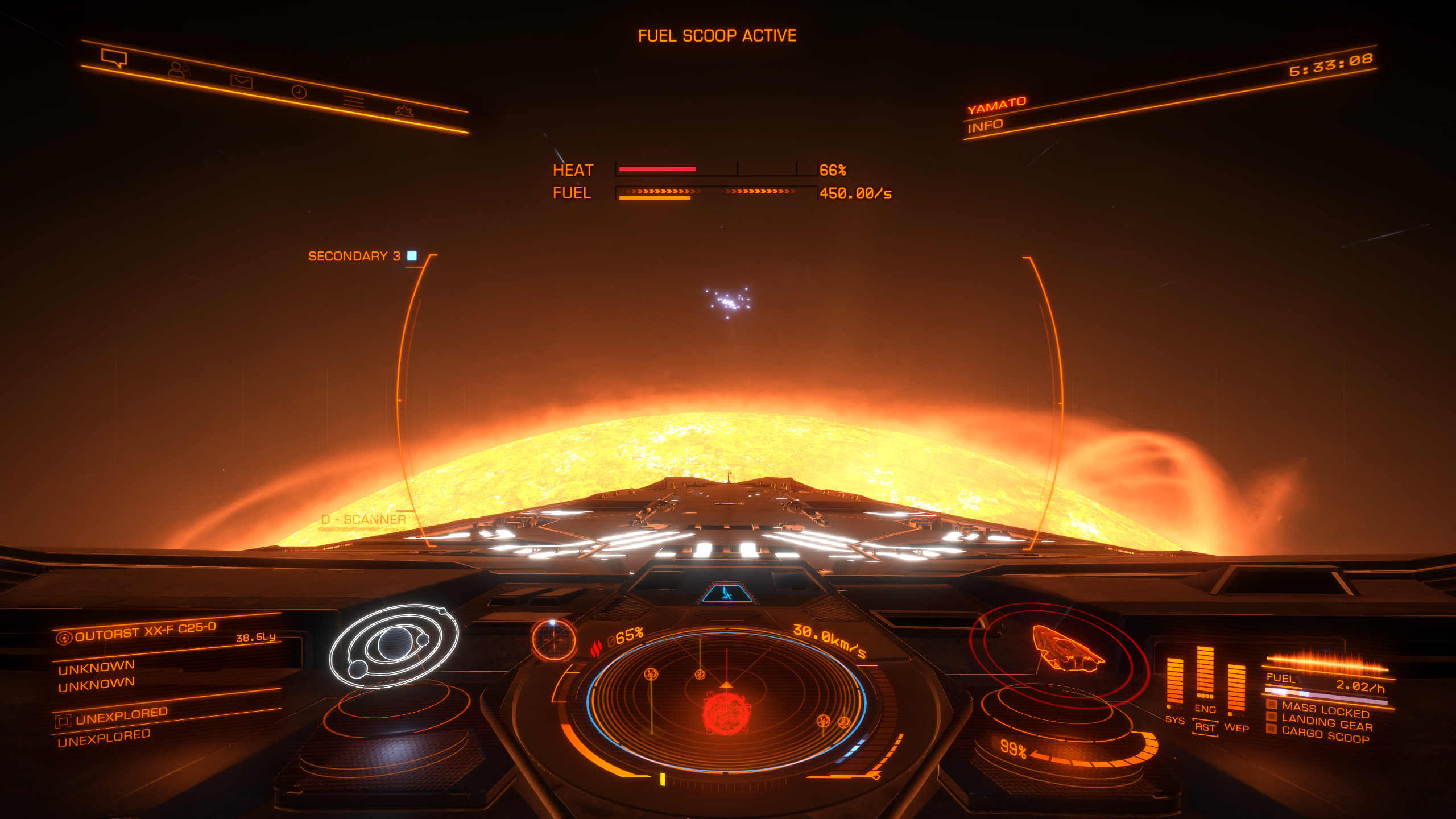
Task: Show the clock history tab
Action: [299, 92]
